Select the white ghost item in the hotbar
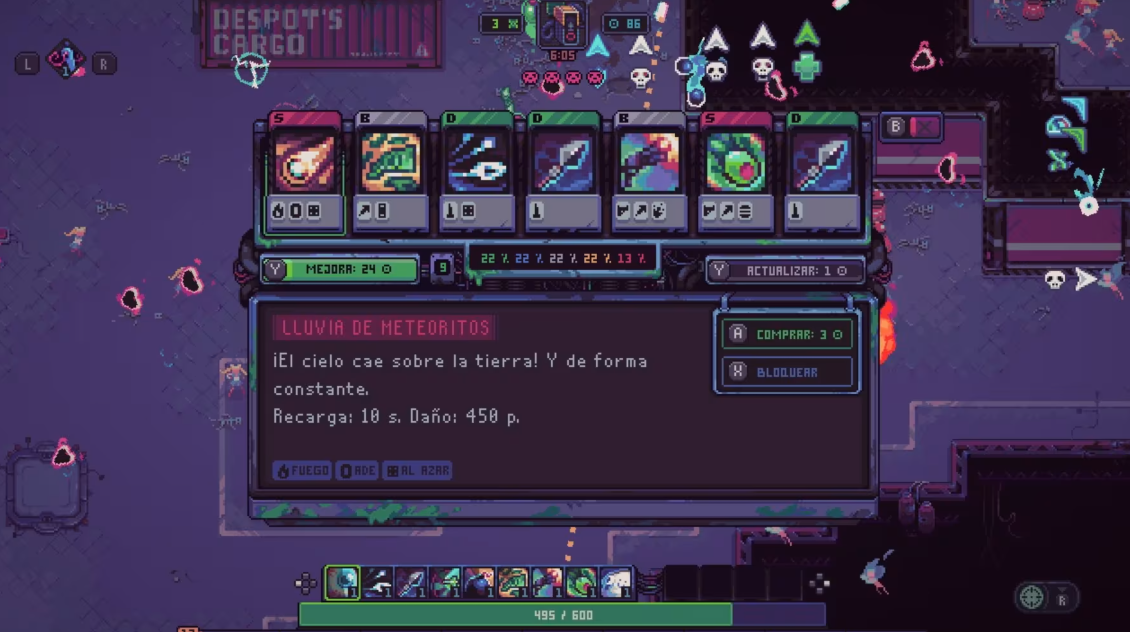Image resolution: width=1130 pixels, height=632 pixels. pyautogui.click(x=616, y=583)
